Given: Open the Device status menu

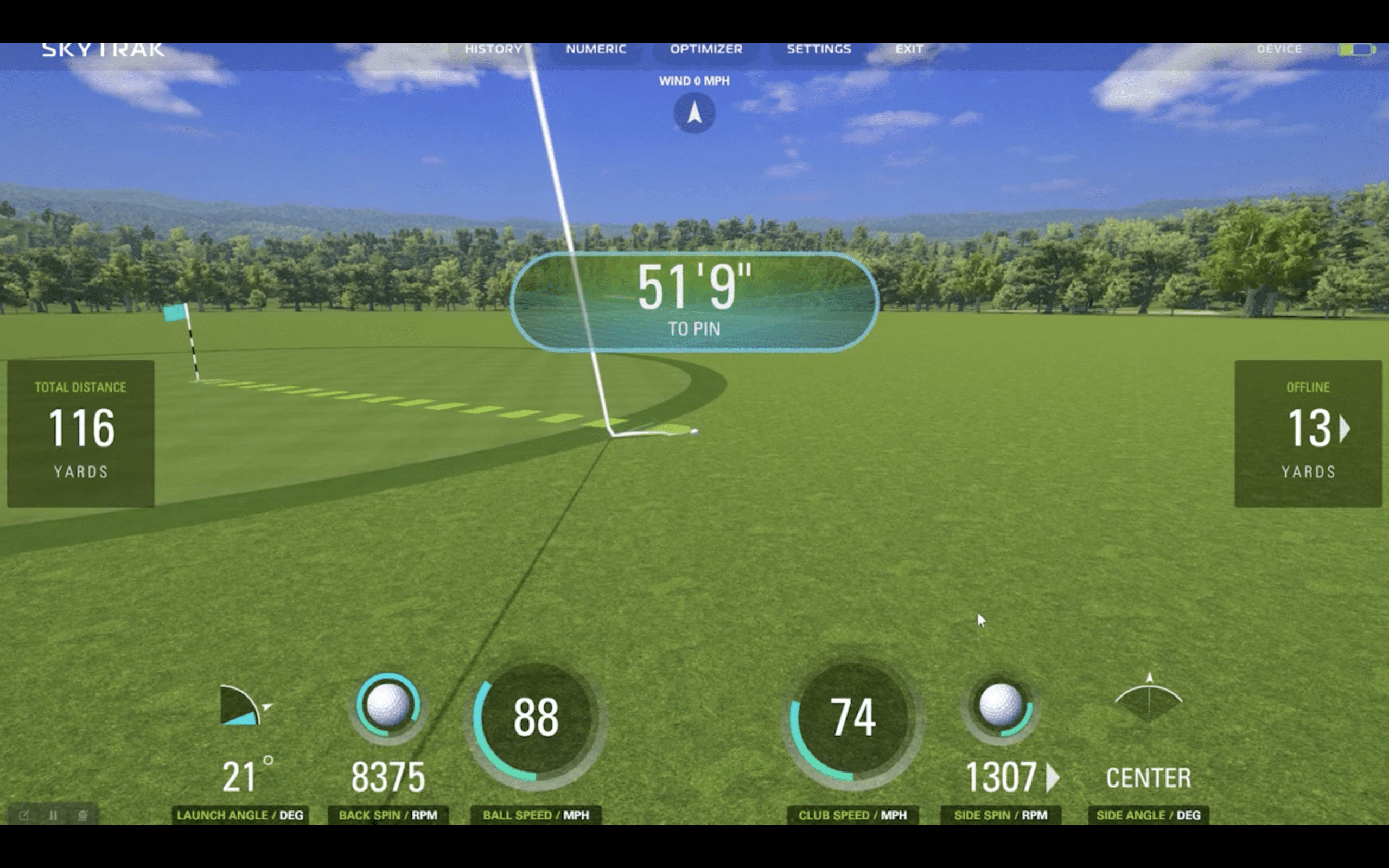Looking at the screenshot, I should (1279, 49).
